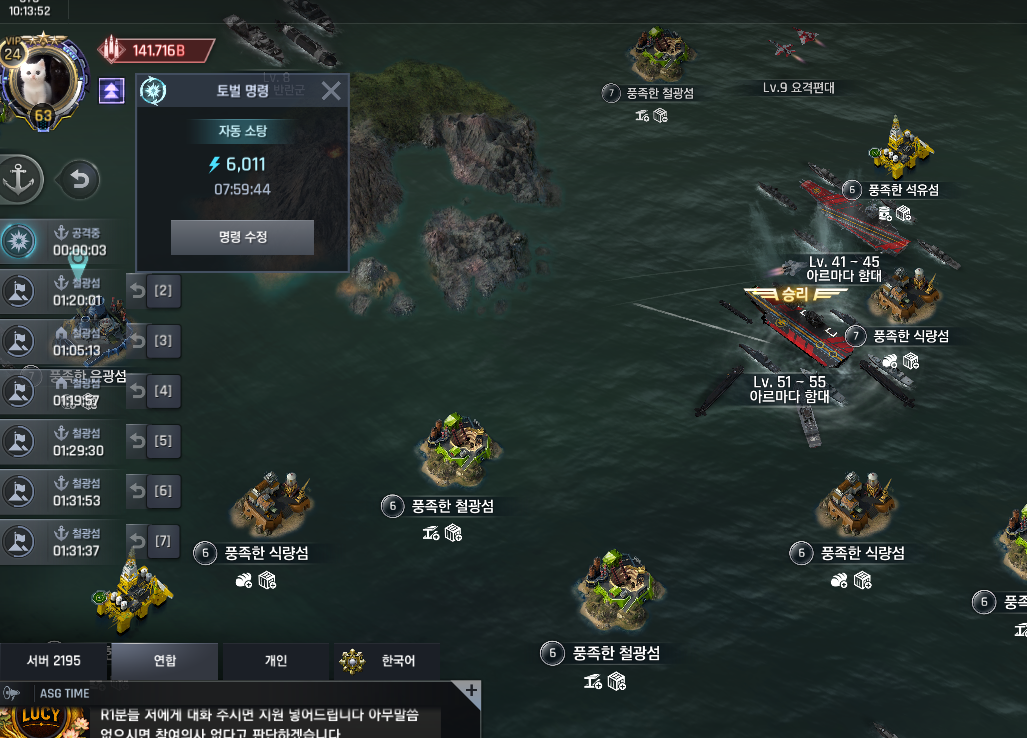Recall fleet [3] with its return arrow
The image size is (1027, 738).
[x=139, y=341]
